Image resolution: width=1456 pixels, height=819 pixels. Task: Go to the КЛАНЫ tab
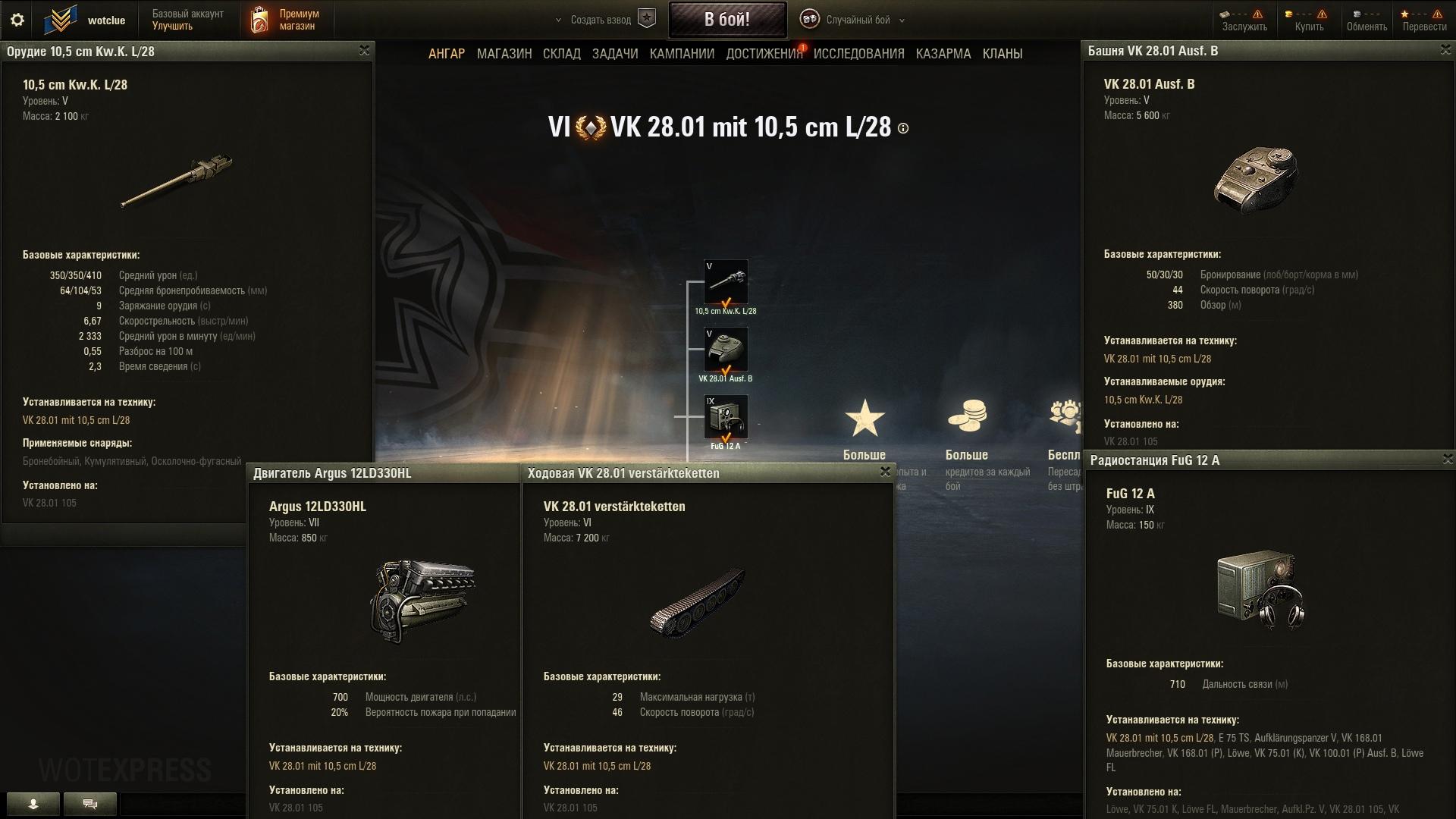(1002, 54)
